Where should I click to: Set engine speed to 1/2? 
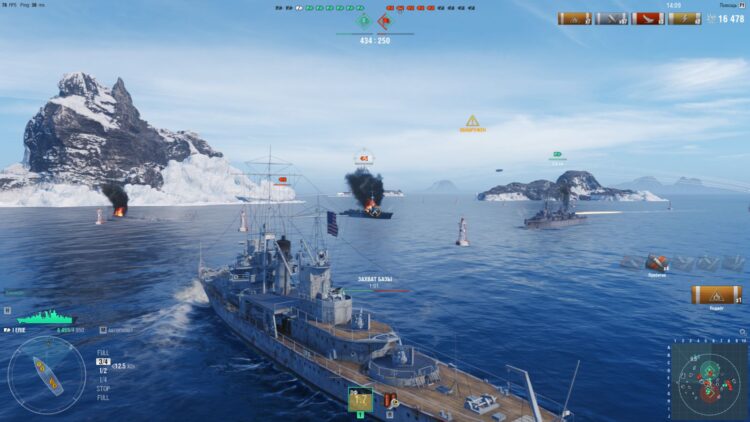pyautogui.click(x=102, y=370)
